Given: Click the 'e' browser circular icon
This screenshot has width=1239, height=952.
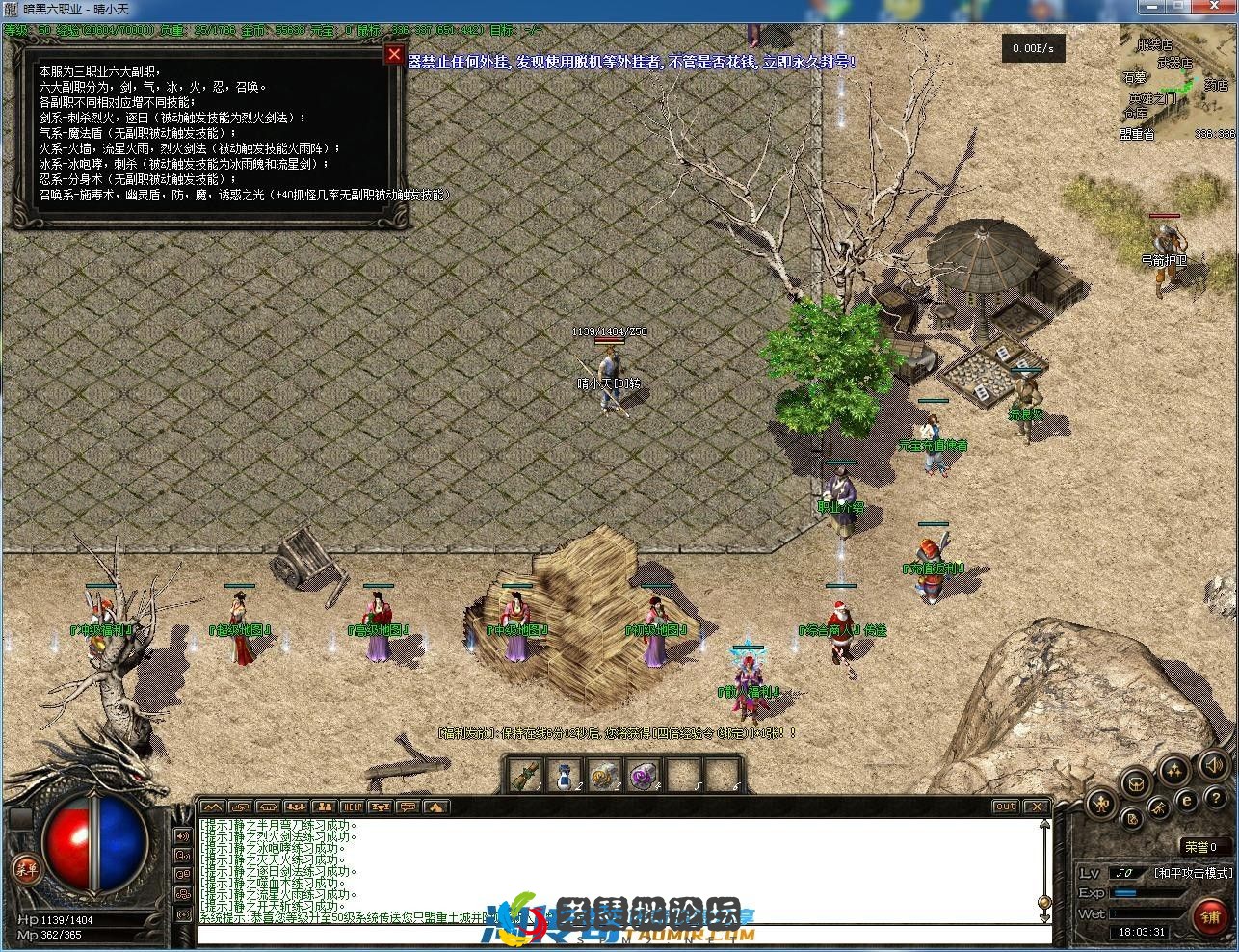Looking at the screenshot, I should click(1187, 801).
